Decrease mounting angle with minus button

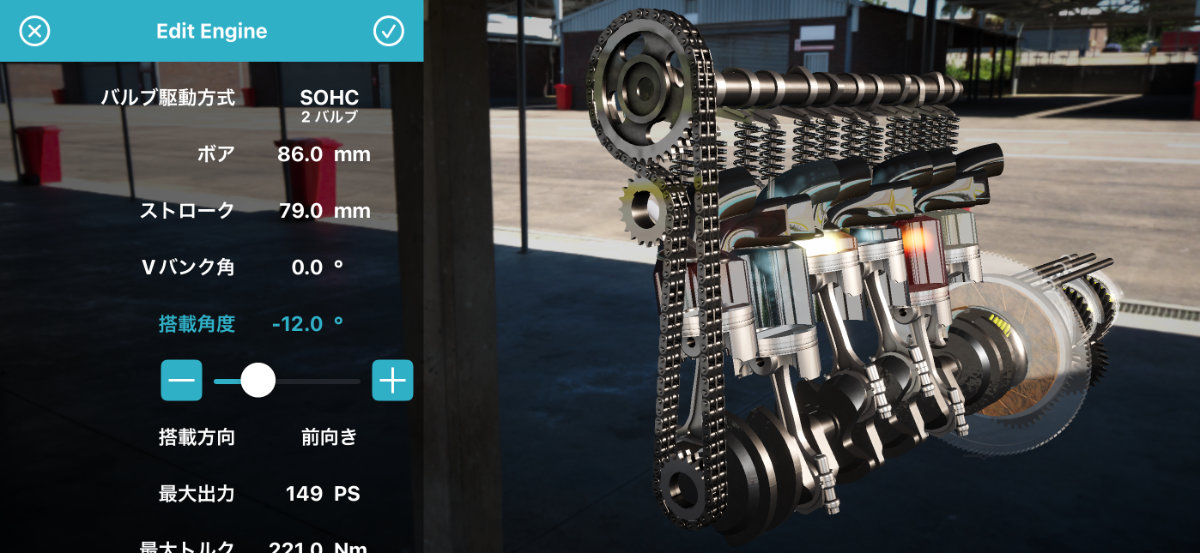(181, 380)
